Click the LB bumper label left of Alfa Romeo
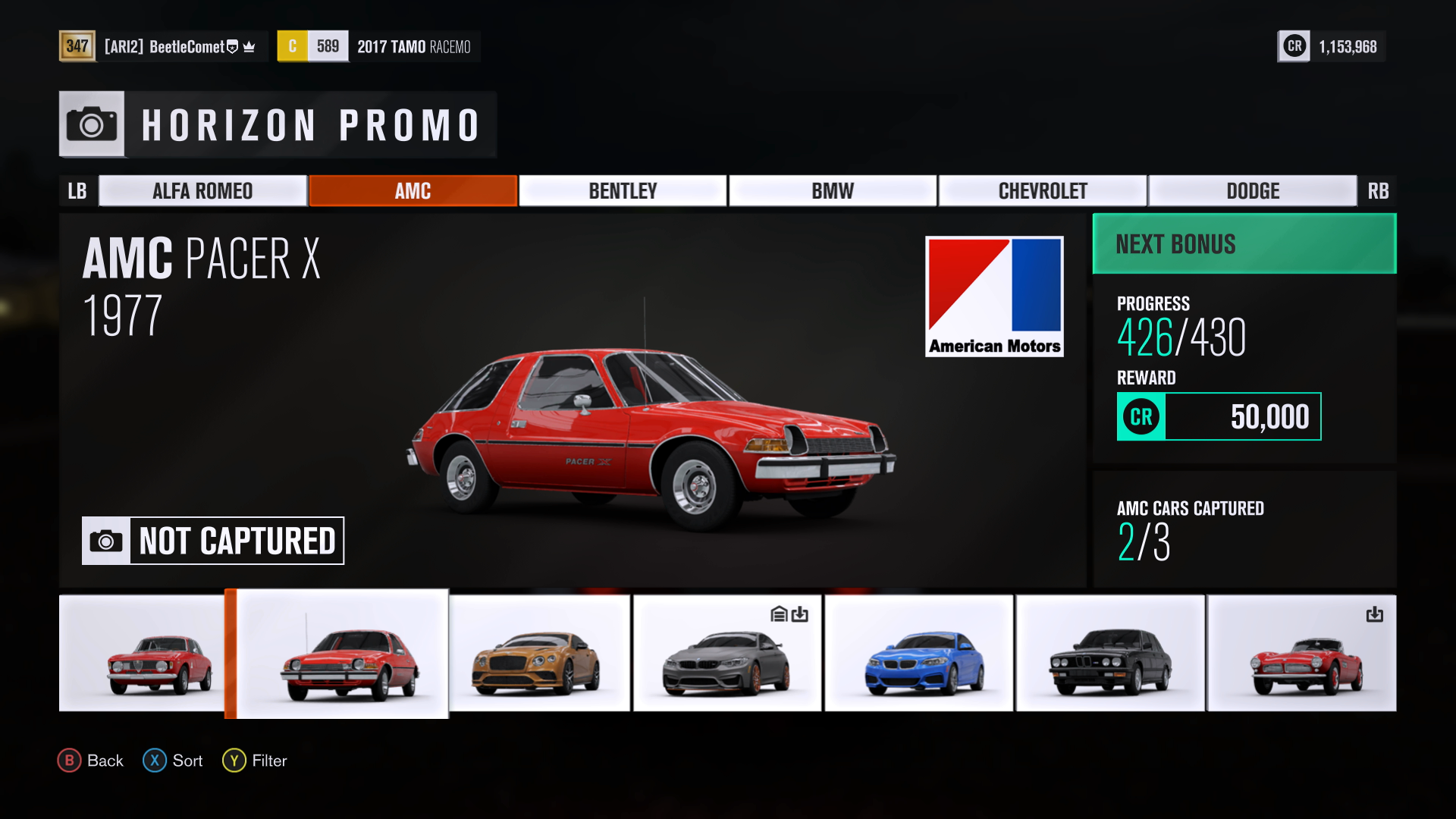The height and width of the screenshot is (819, 1456). [x=78, y=190]
